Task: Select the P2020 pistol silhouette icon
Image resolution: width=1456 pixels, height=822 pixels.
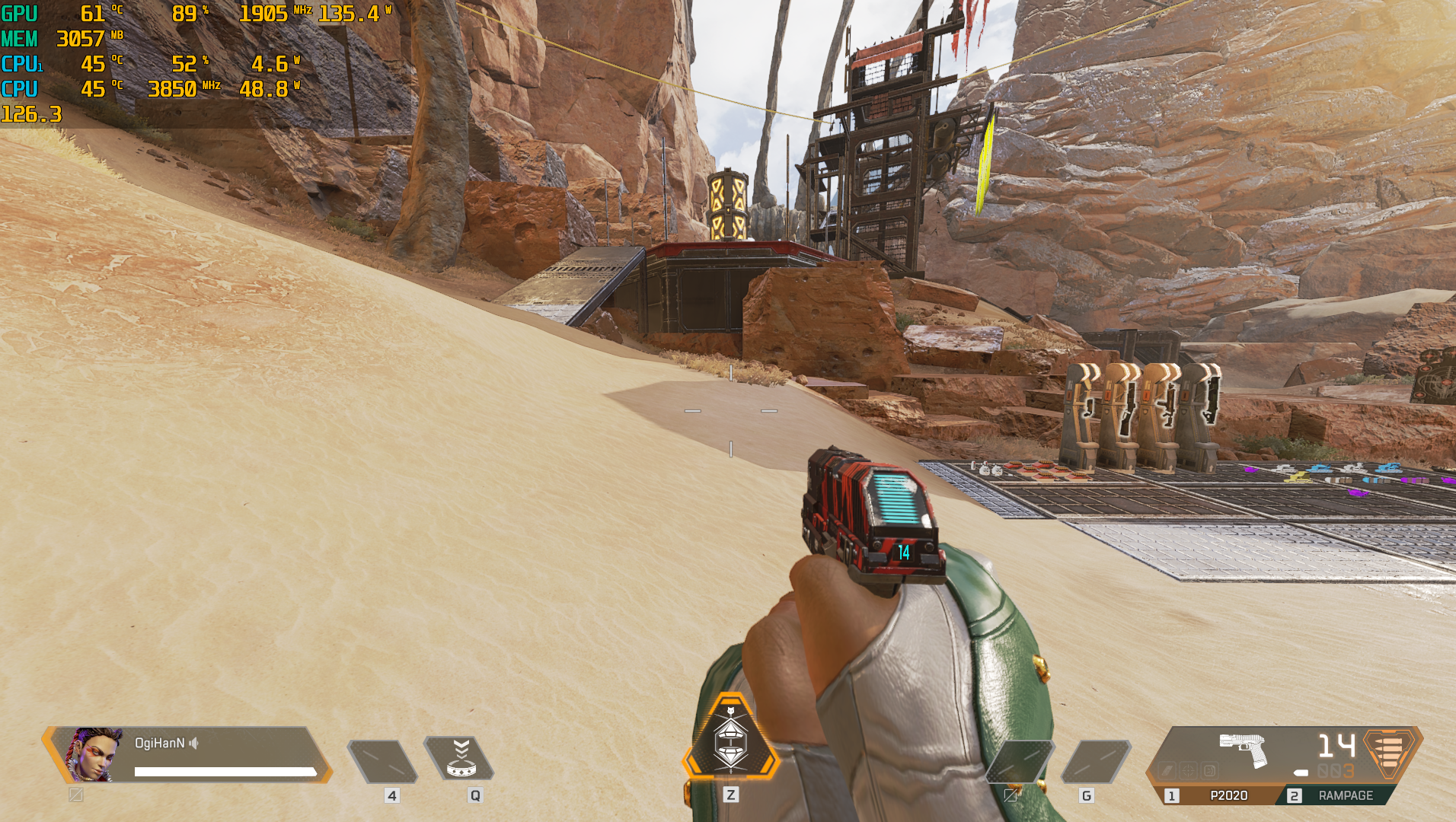Action: tap(1243, 749)
